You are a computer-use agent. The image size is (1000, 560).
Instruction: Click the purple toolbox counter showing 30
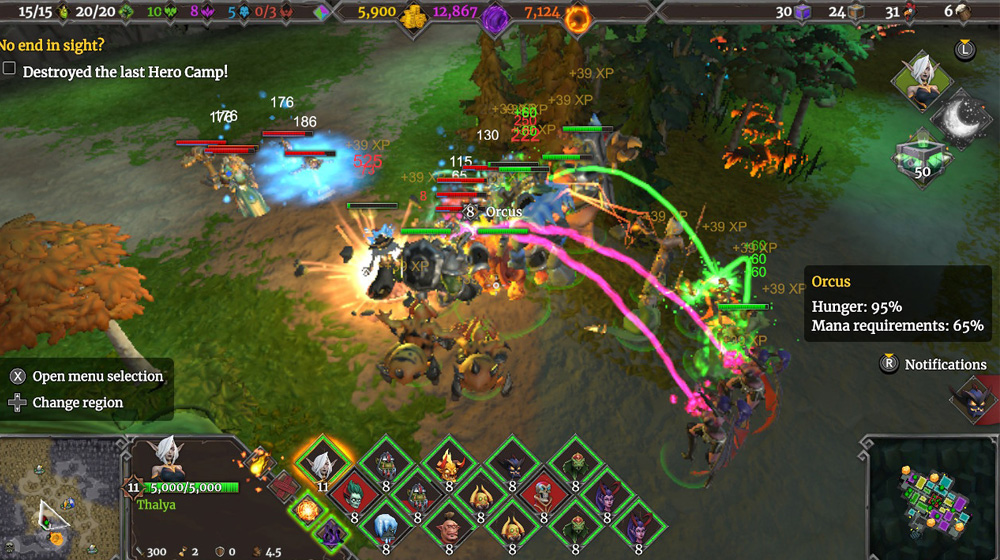tap(792, 13)
